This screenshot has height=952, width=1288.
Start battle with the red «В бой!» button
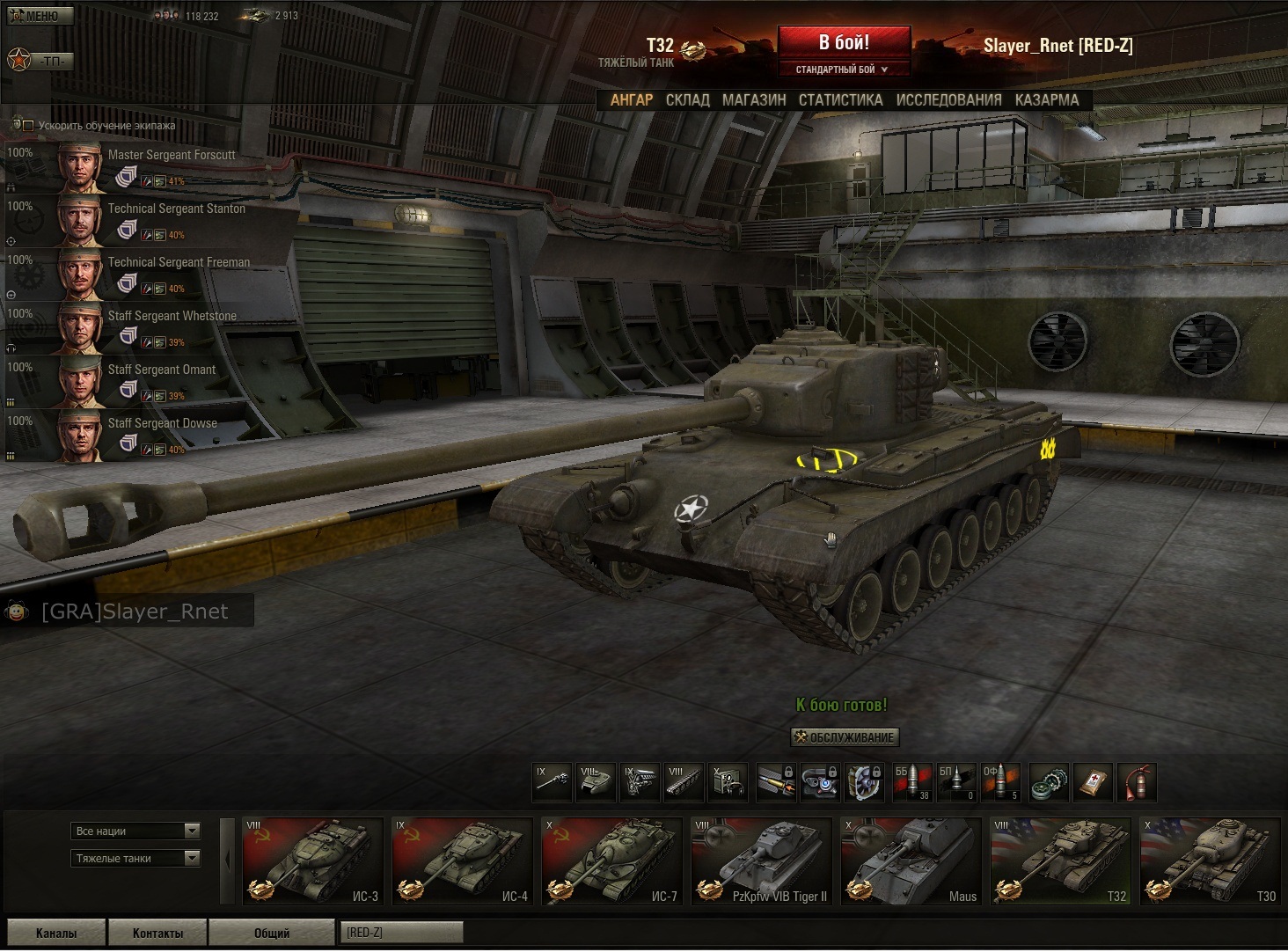(x=843, y=42)
